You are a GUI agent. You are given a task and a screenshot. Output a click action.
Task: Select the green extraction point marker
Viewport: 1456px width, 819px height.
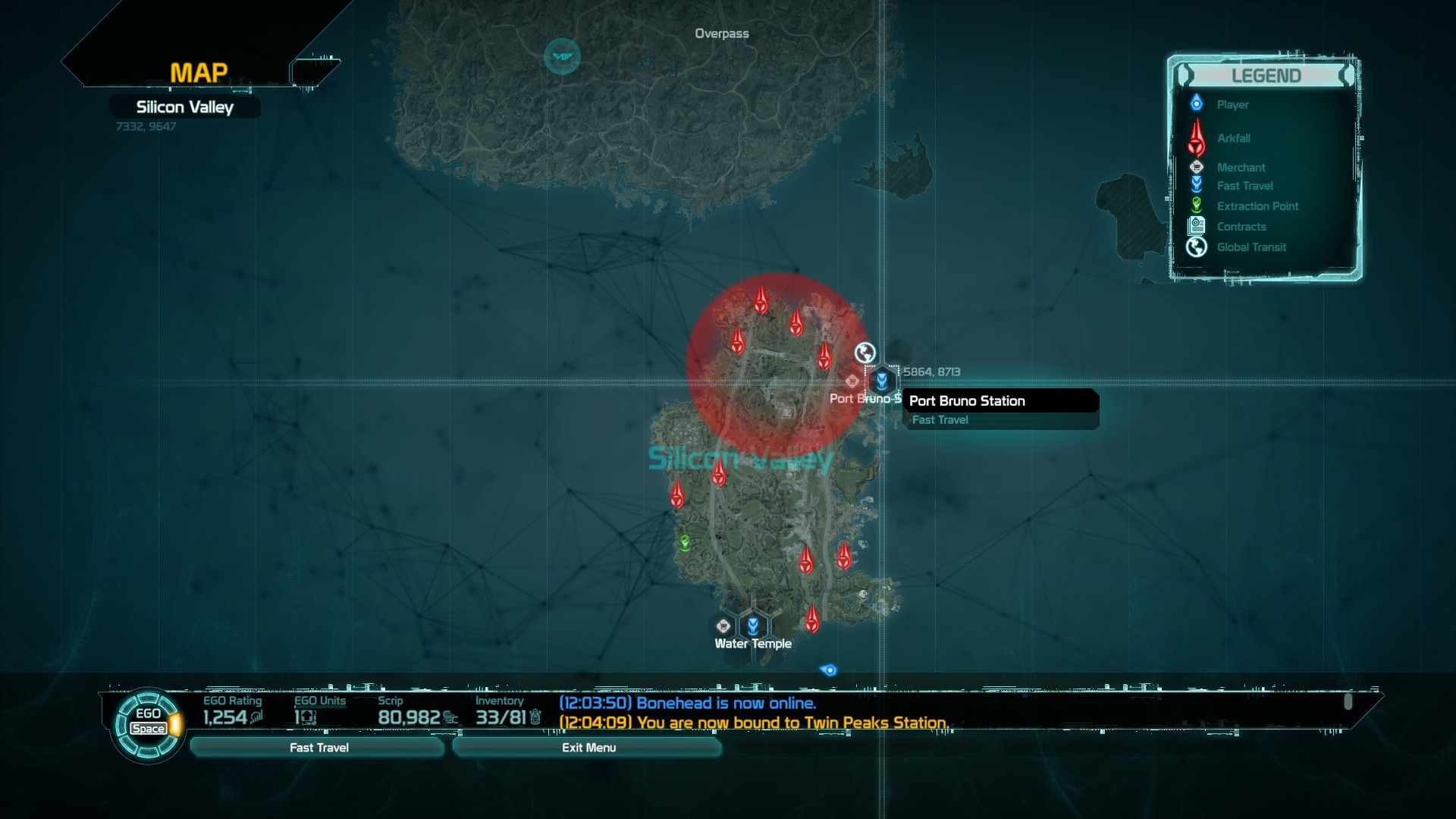(685, 543)
